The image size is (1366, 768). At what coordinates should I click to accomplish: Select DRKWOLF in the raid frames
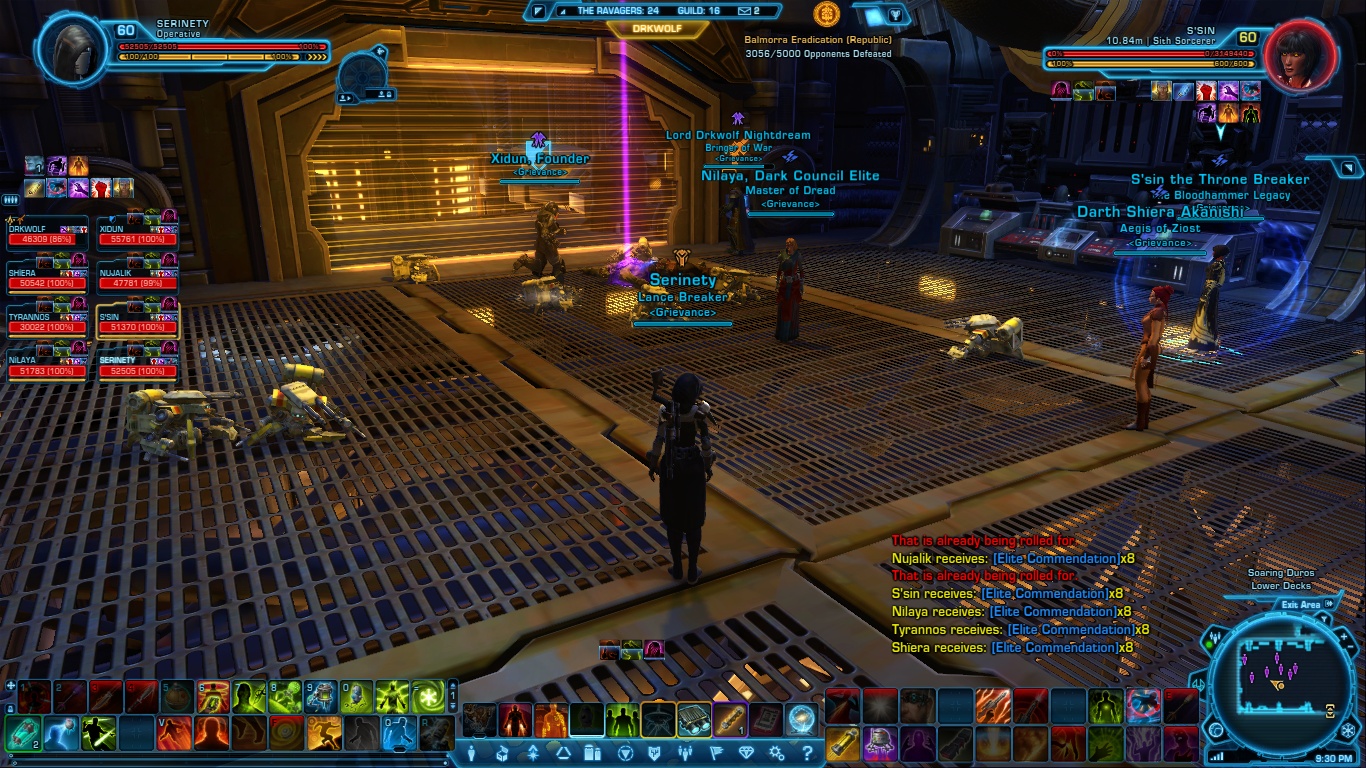[x=46, y=235]
